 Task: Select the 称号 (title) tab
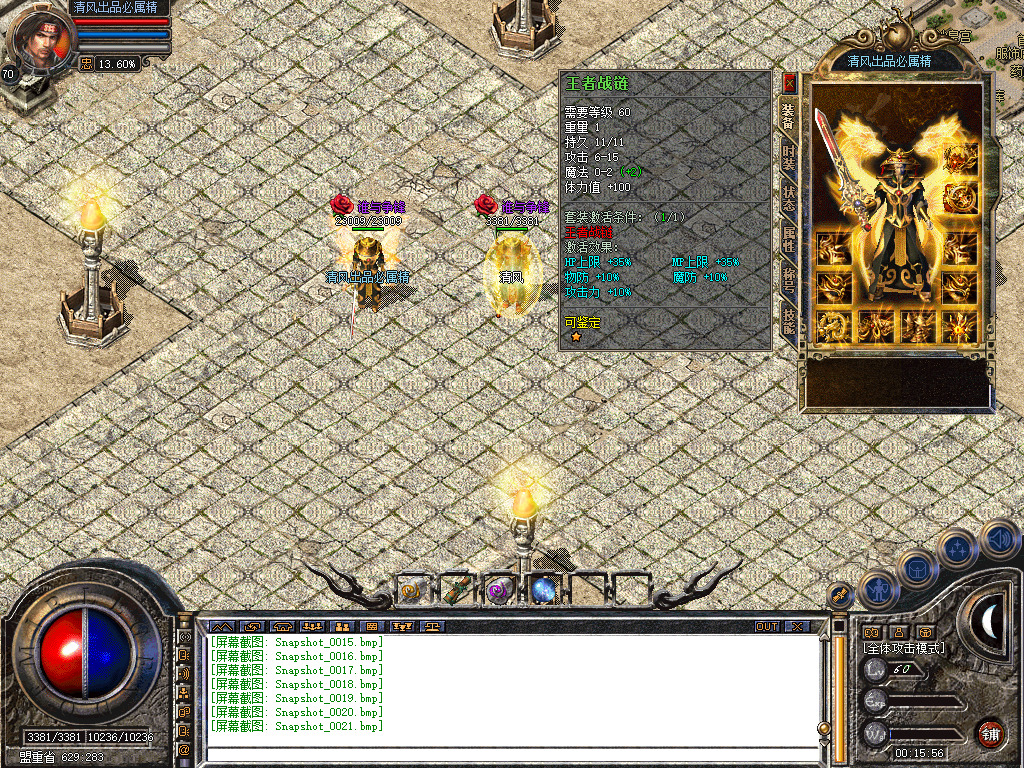point(789,279)
